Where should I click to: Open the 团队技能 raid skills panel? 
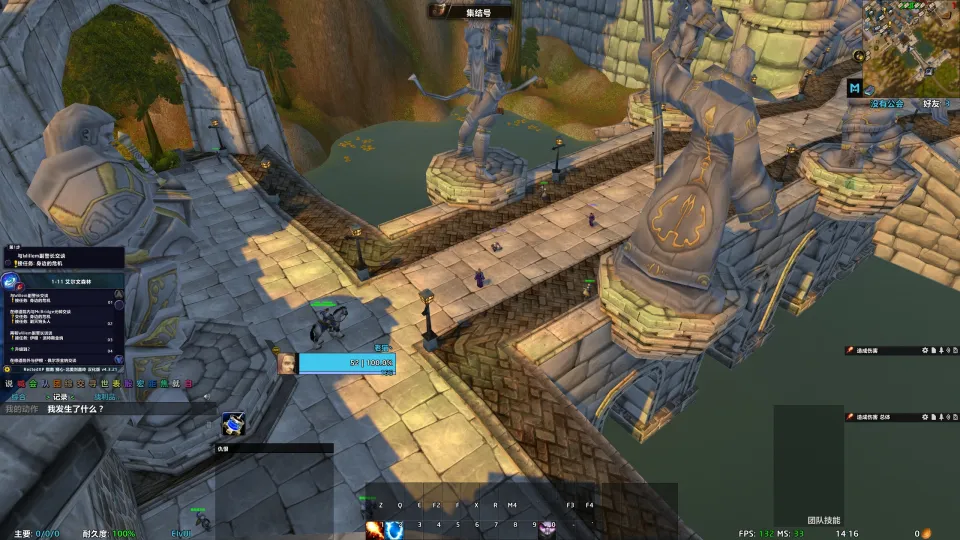[x=825, y=521]
